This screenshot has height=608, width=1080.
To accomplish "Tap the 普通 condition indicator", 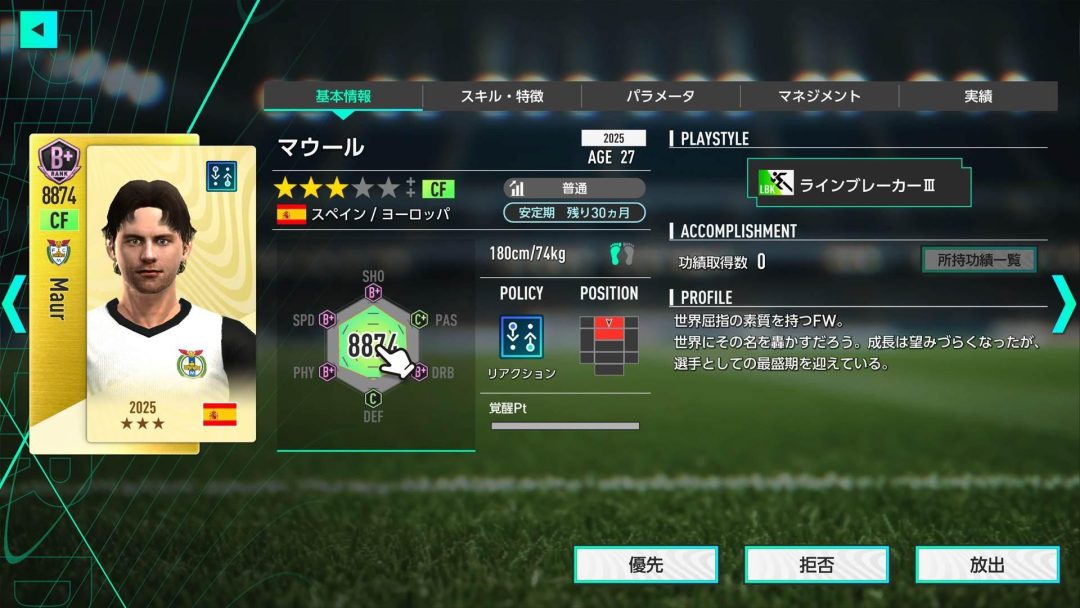I will (574, 188).
